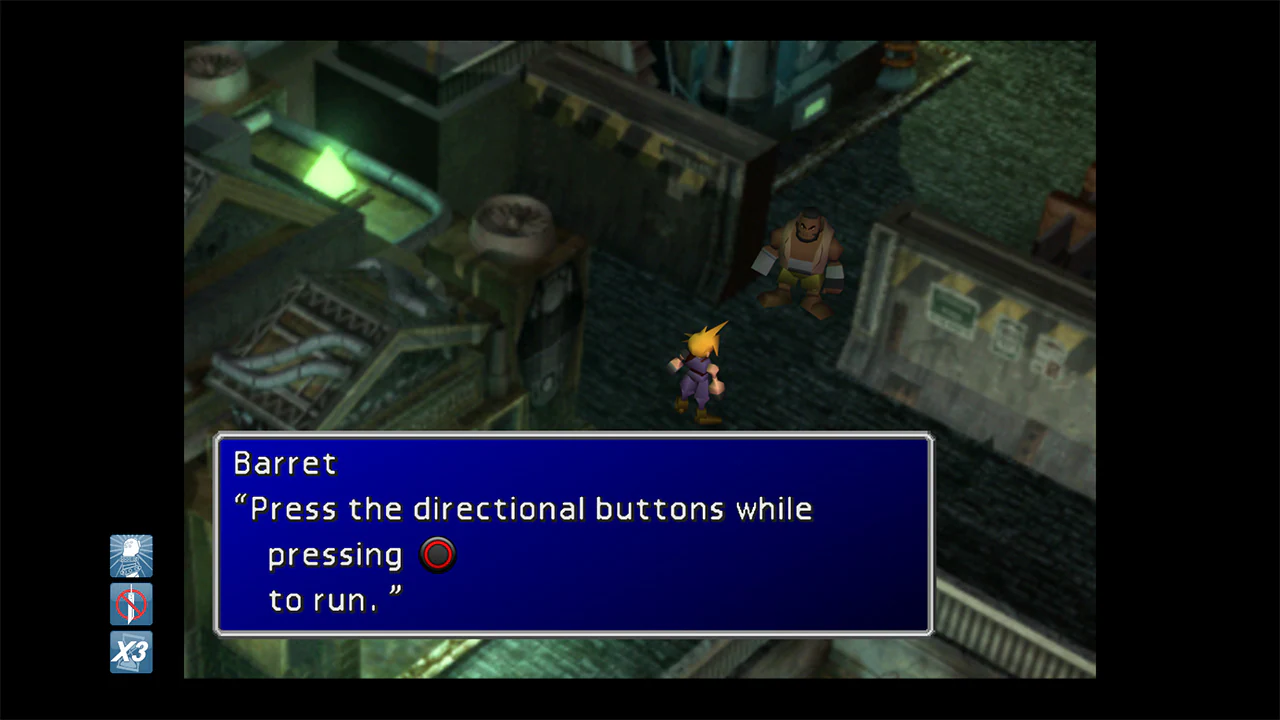
Task: Toggle the battle enhancement sidebar feature
Action: click(x=131, y=556)
